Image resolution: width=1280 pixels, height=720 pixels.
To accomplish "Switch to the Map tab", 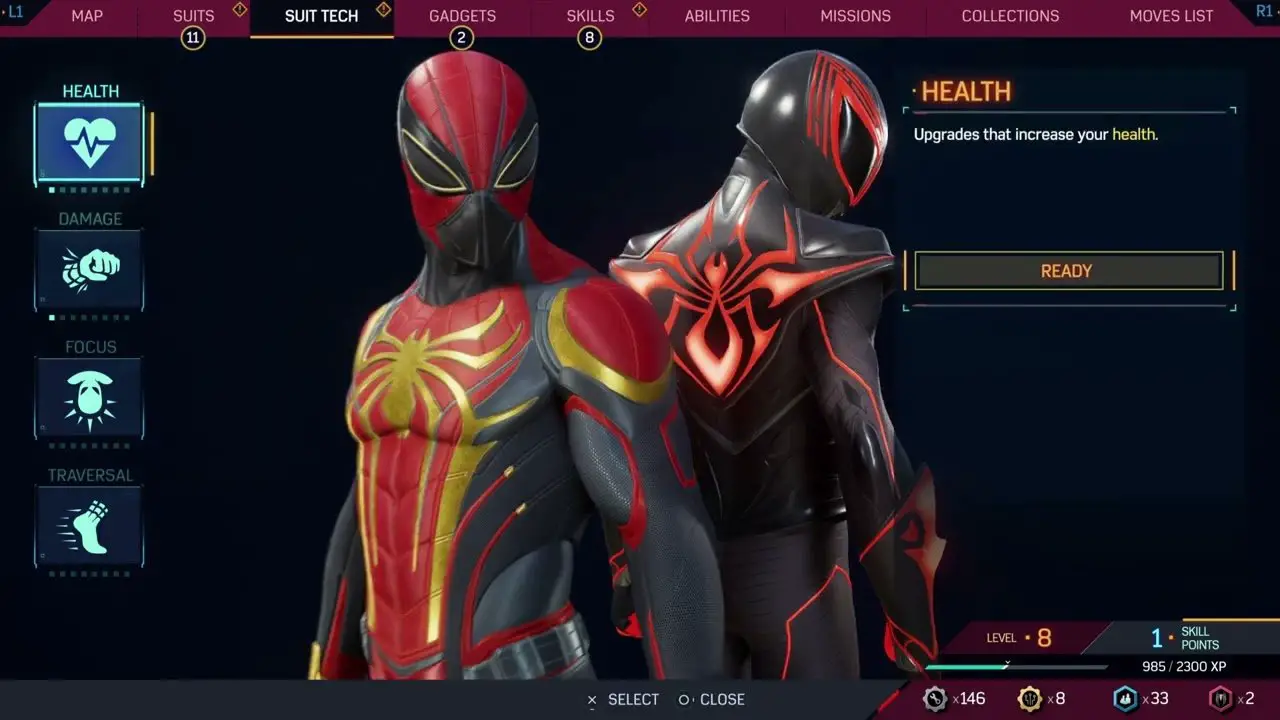I will (x=87, y=16).
